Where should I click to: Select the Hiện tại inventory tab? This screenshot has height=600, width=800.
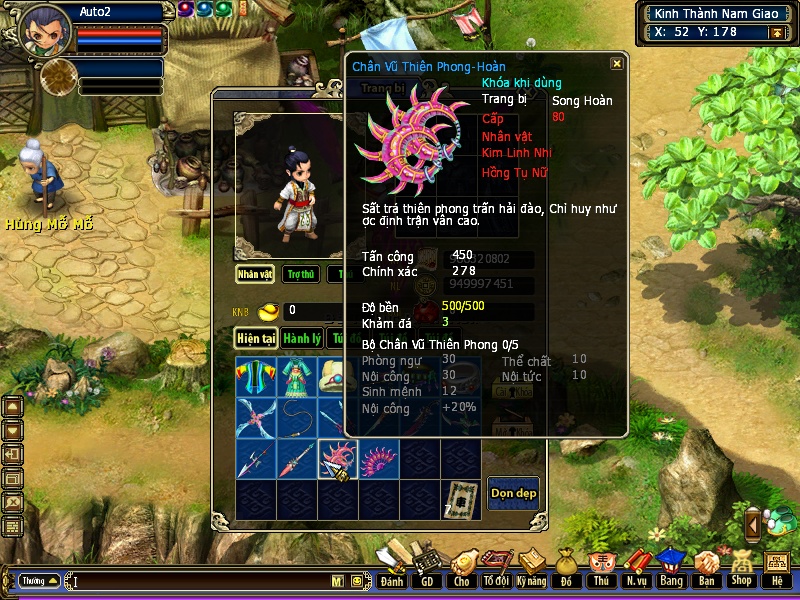point(256,338)
